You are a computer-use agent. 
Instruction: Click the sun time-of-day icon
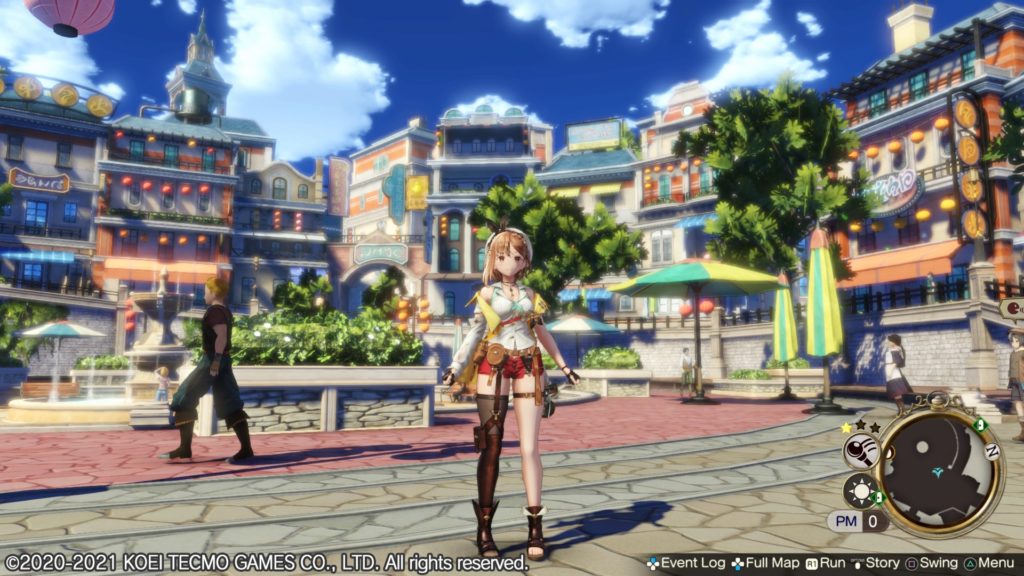click(860, 492)
